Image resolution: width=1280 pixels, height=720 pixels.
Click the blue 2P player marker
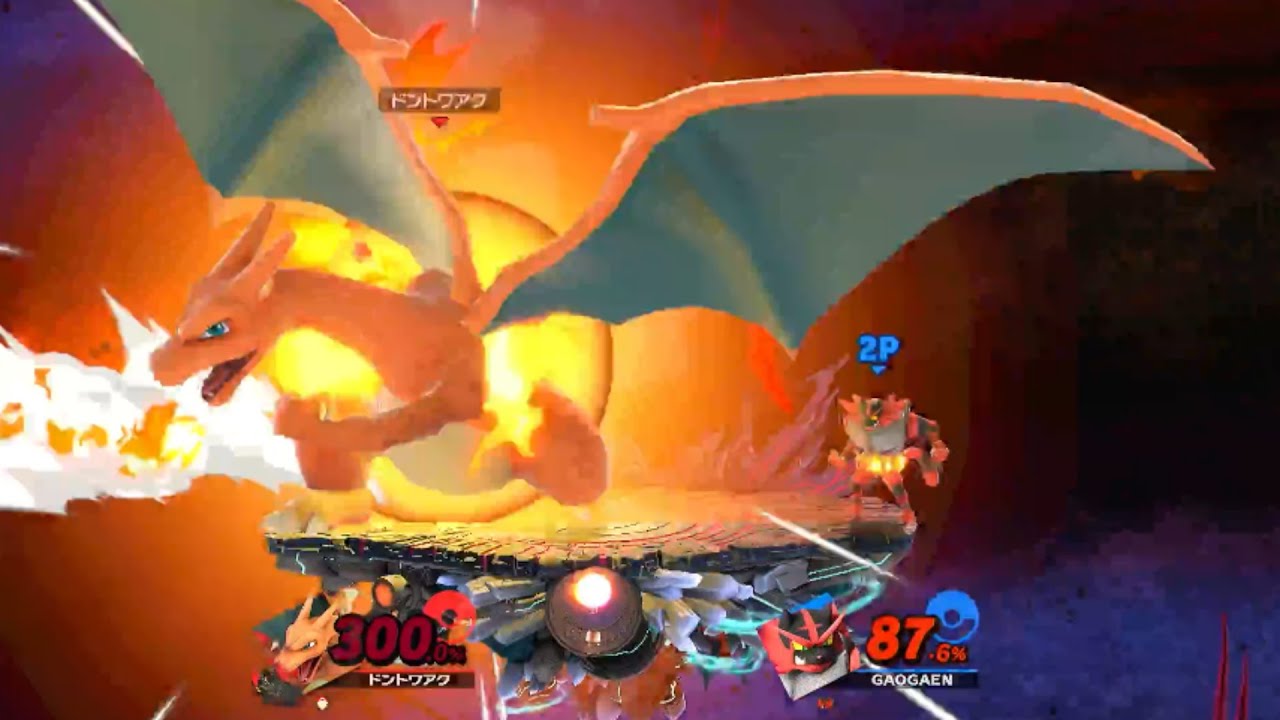tap(878, 350)
